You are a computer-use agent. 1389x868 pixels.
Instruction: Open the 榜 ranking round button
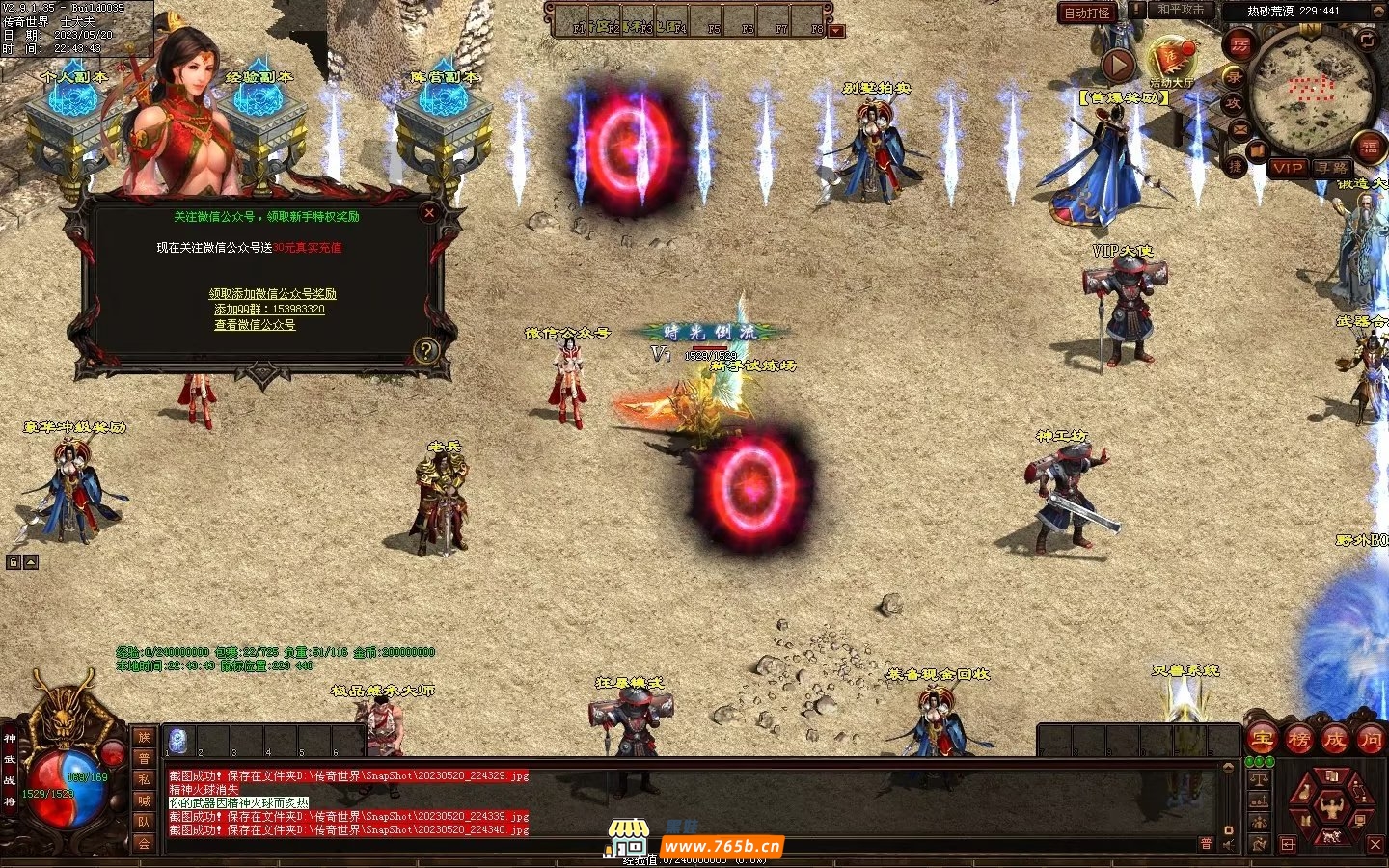[1298, 740]
